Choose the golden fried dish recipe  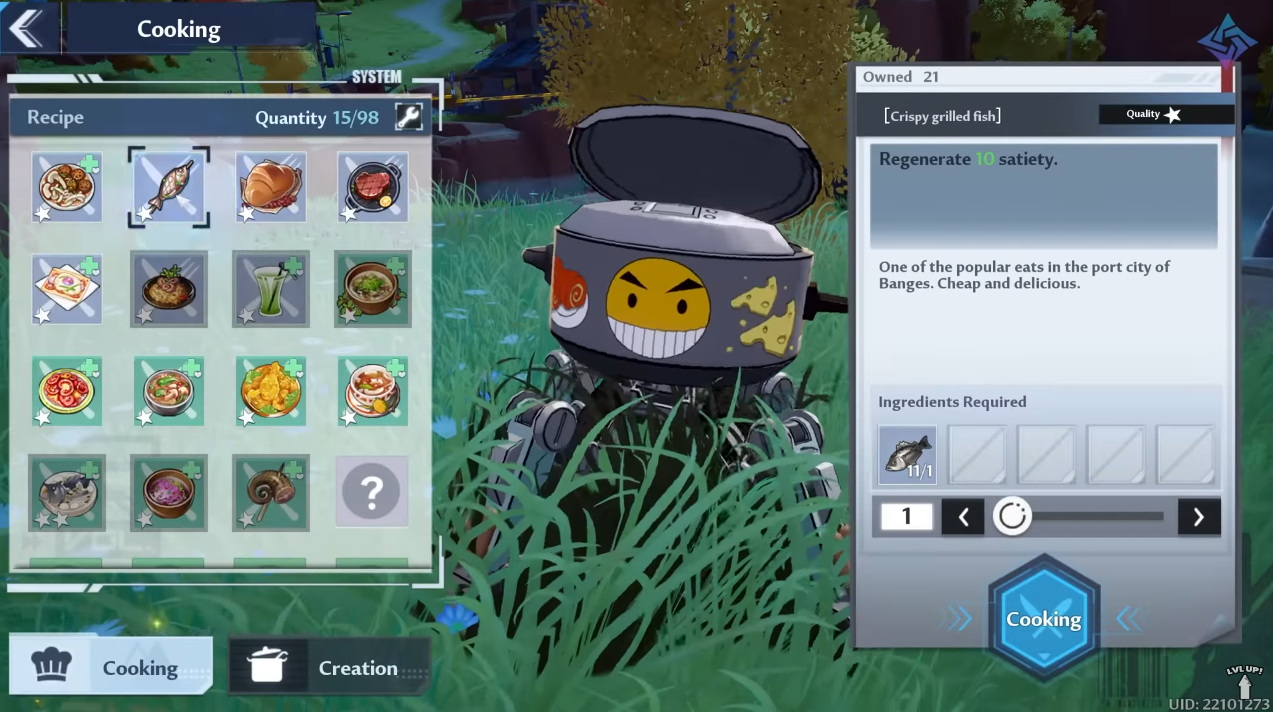(x=271, y=391)
